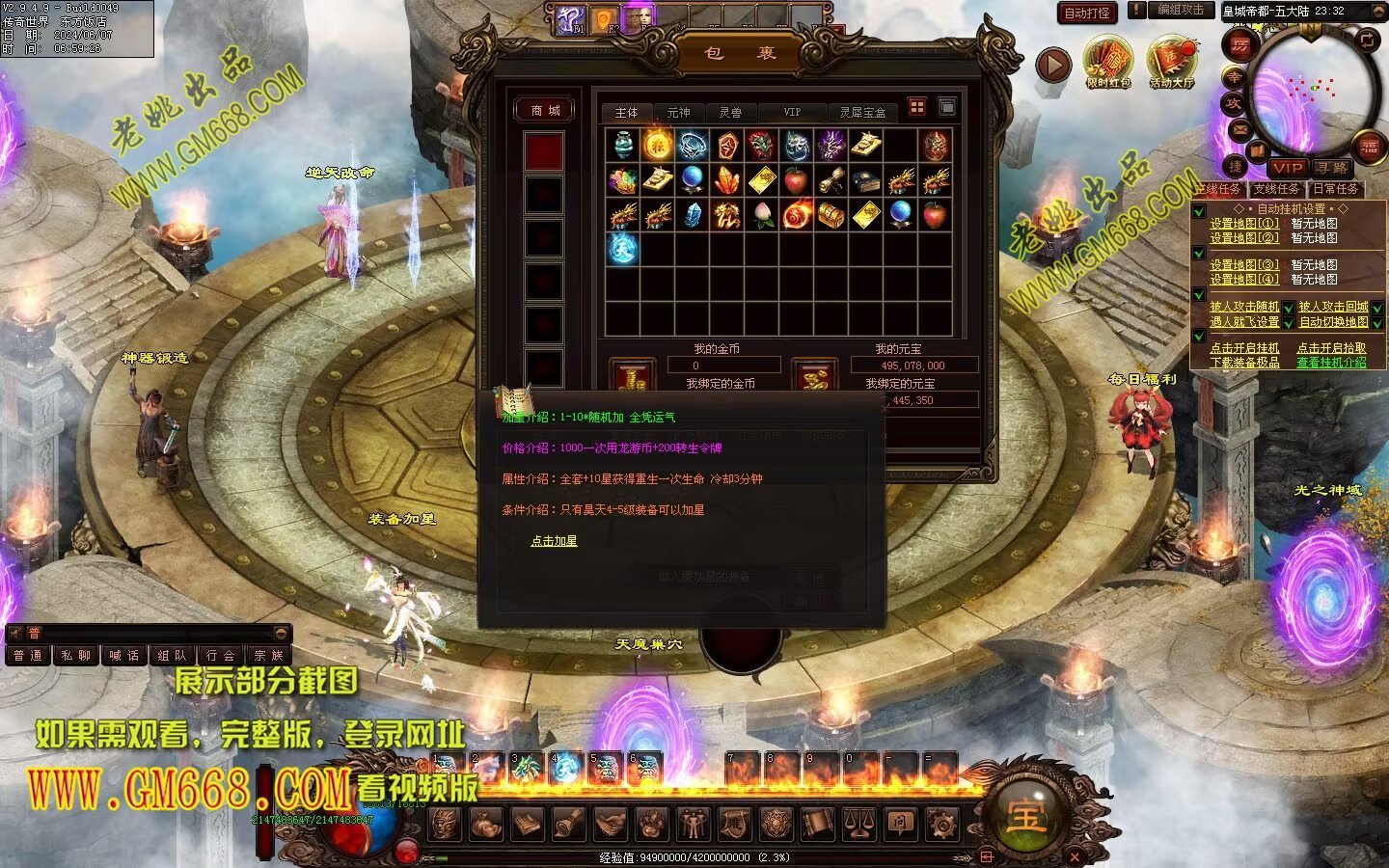Select the golden treasure chest item
This screenshot has height=868, width=1389.
(x=831, y=214)
